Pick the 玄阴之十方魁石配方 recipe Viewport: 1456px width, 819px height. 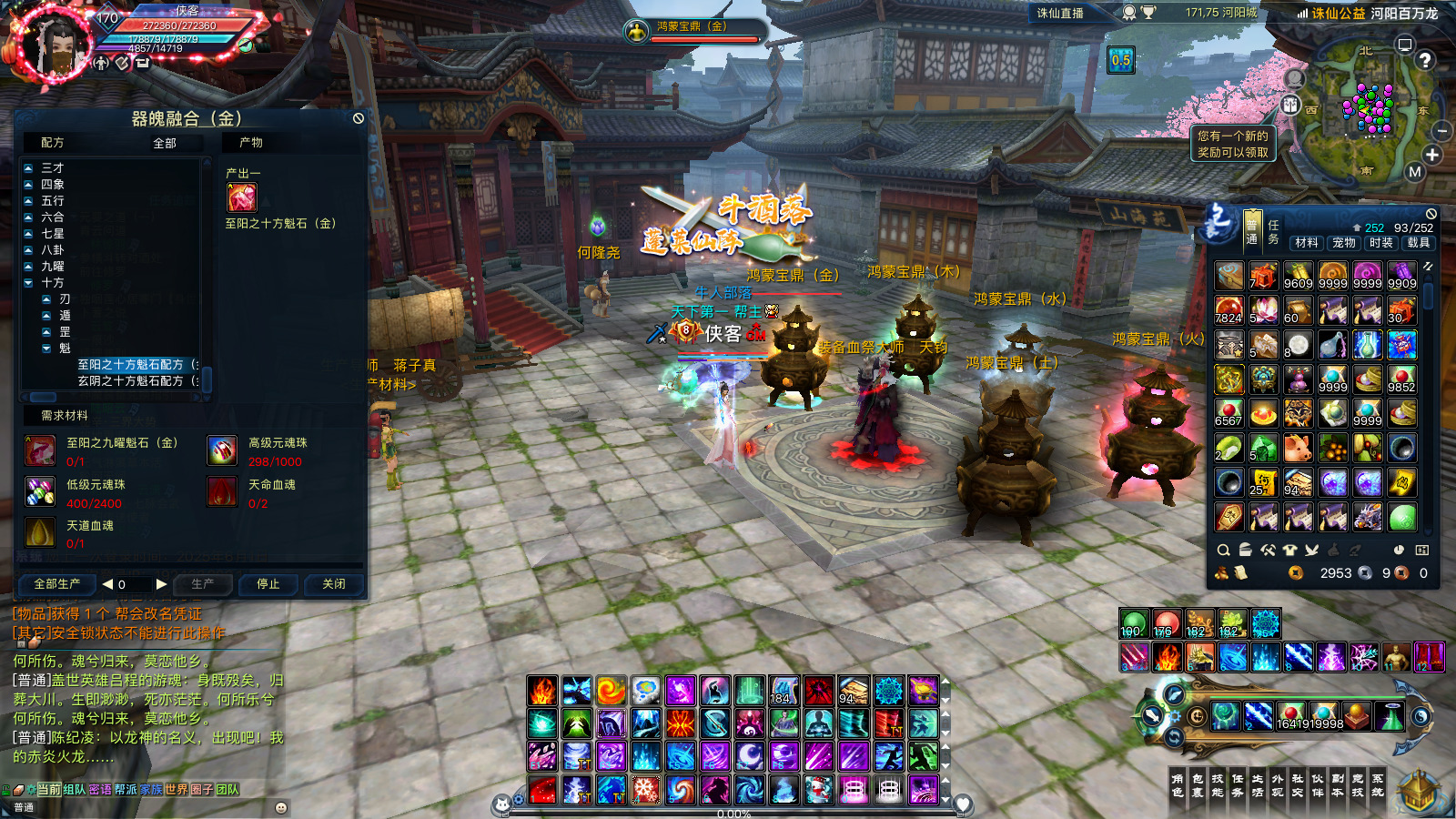[x=130, y=381]
